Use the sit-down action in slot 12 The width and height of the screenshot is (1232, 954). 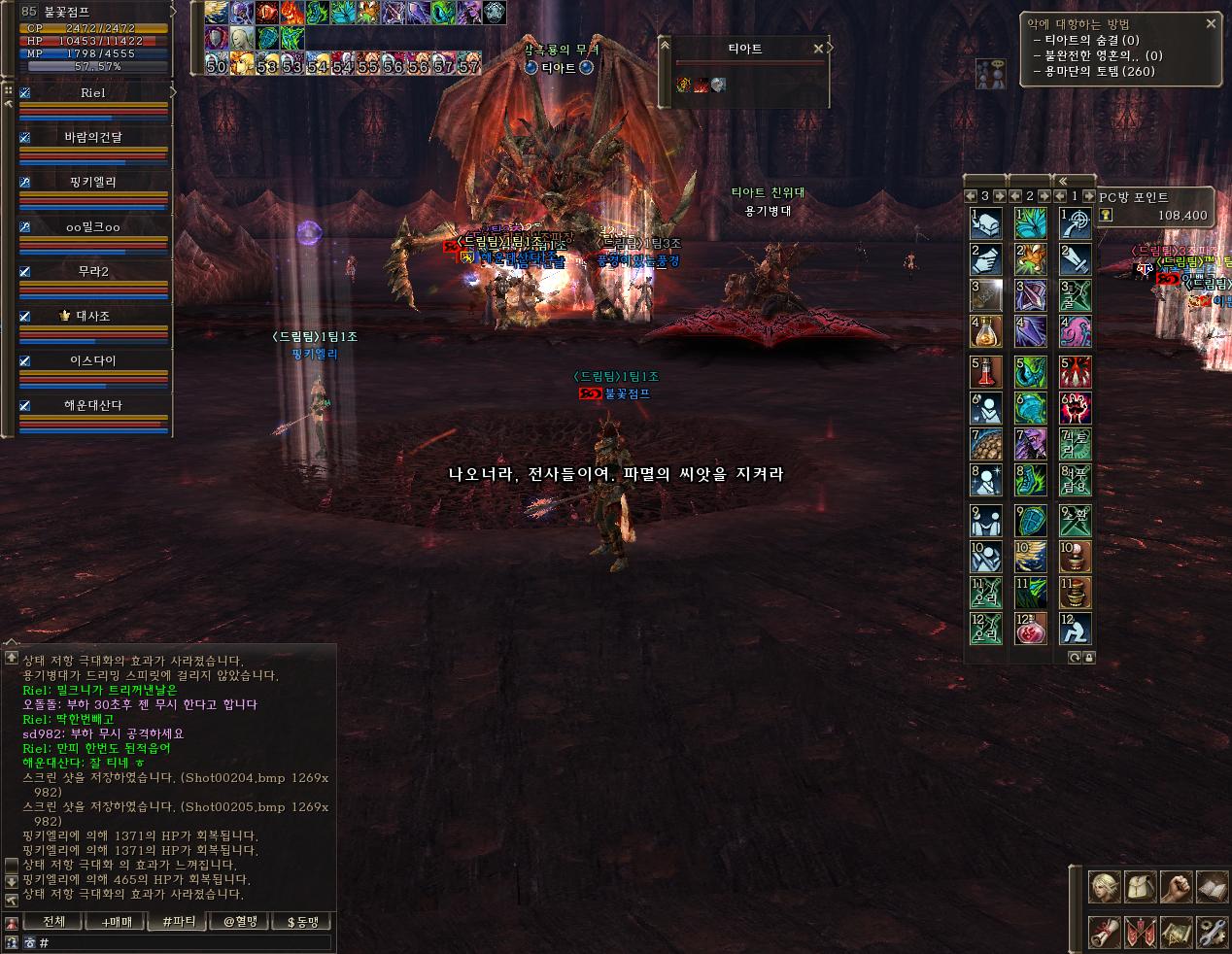[x=1076, y=629]
